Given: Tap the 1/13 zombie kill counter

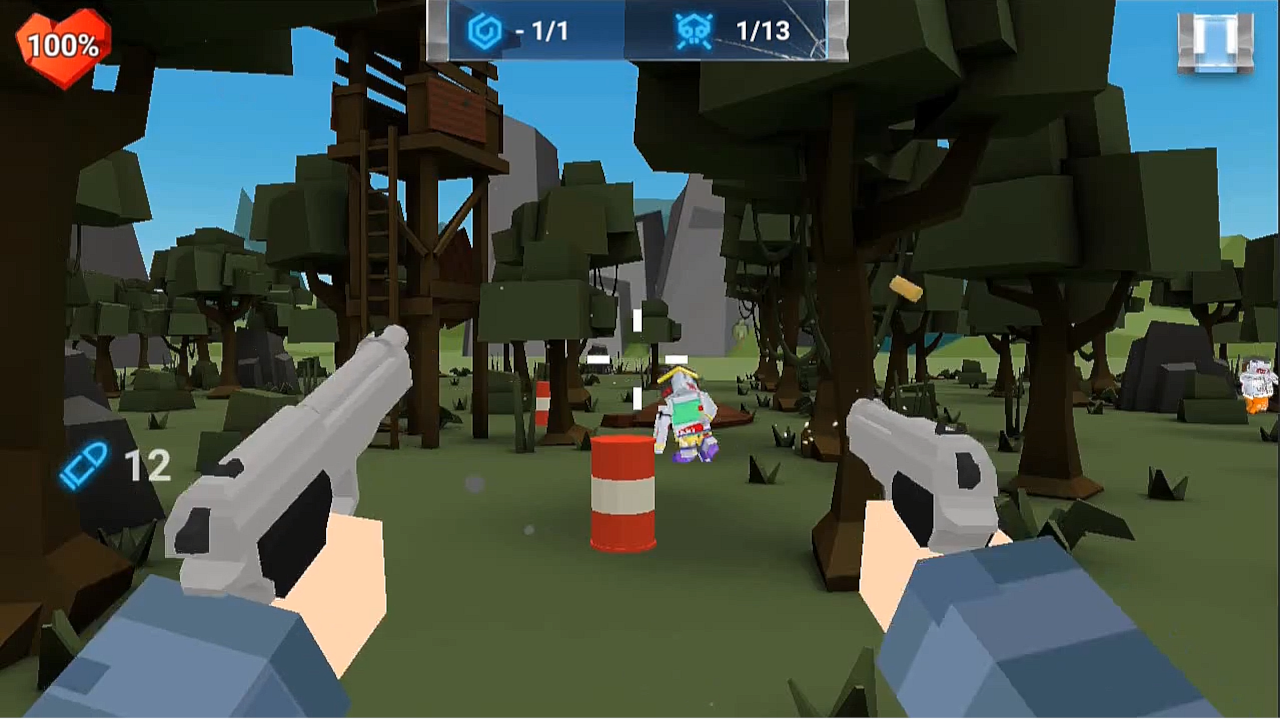Looking at the screenshot, I should pyautogui.click(x=762, y=31).
